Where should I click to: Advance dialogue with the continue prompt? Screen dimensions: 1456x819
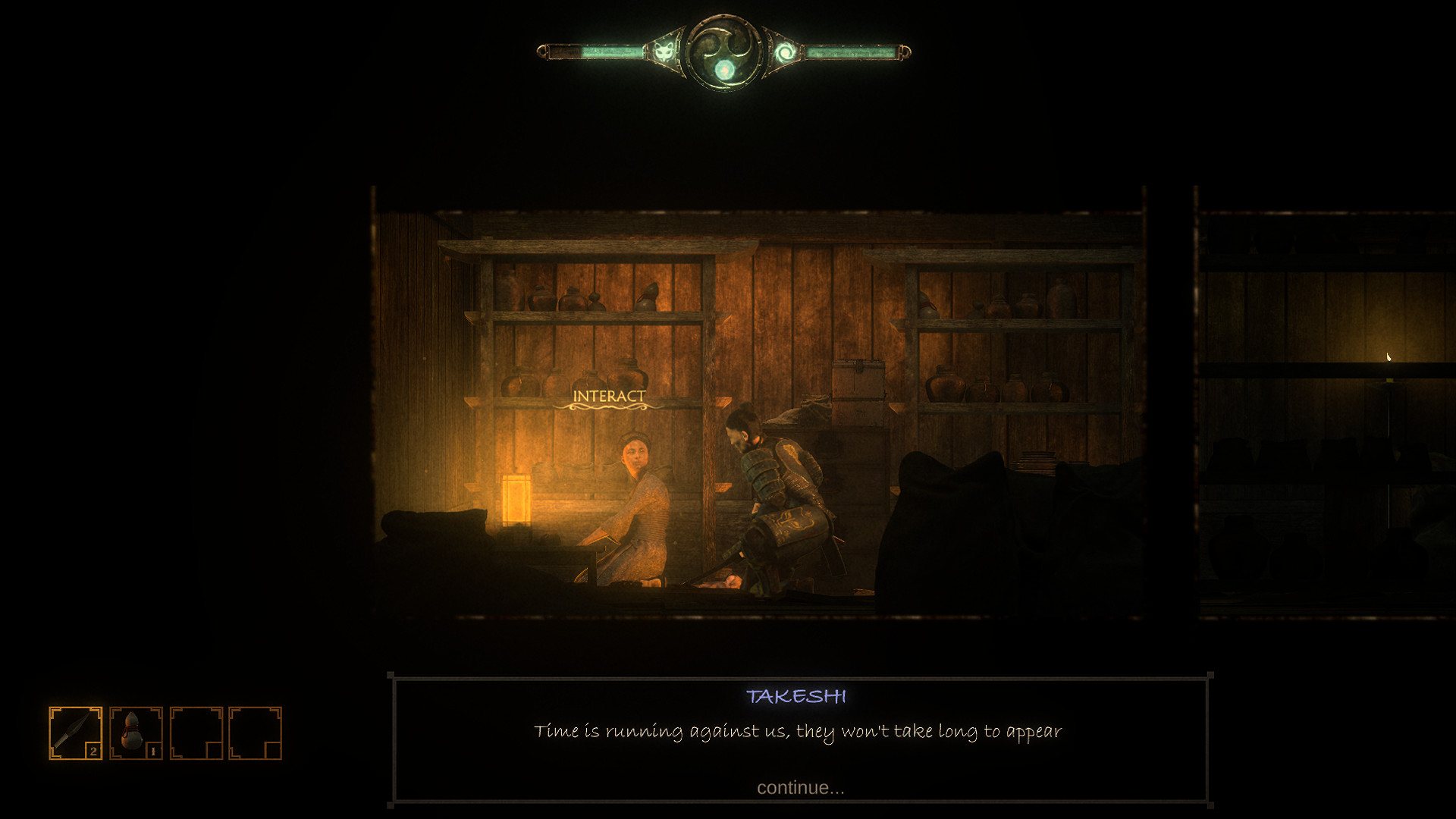(800, 789)
